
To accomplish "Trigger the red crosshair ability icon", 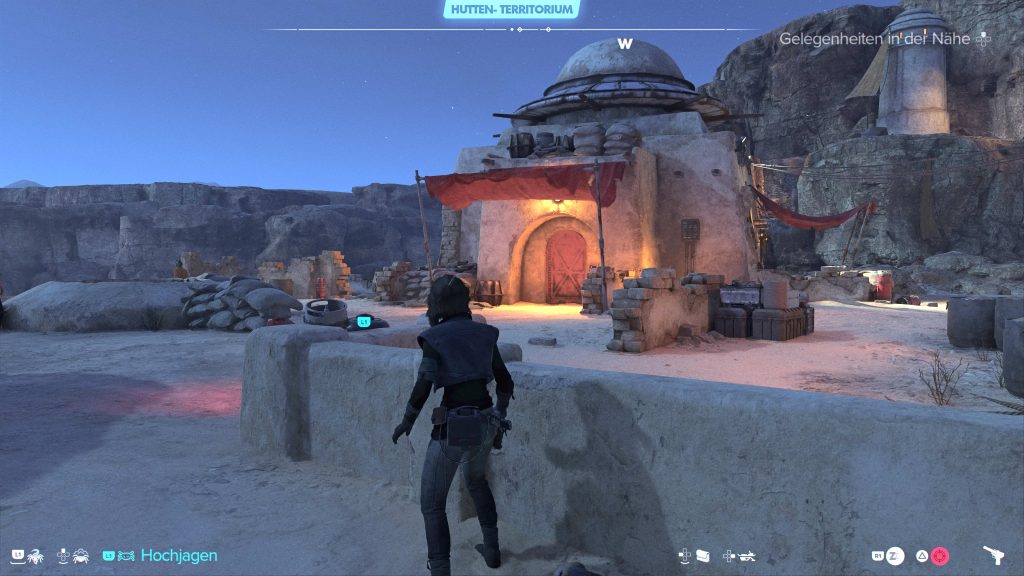I will pos(939,556).
